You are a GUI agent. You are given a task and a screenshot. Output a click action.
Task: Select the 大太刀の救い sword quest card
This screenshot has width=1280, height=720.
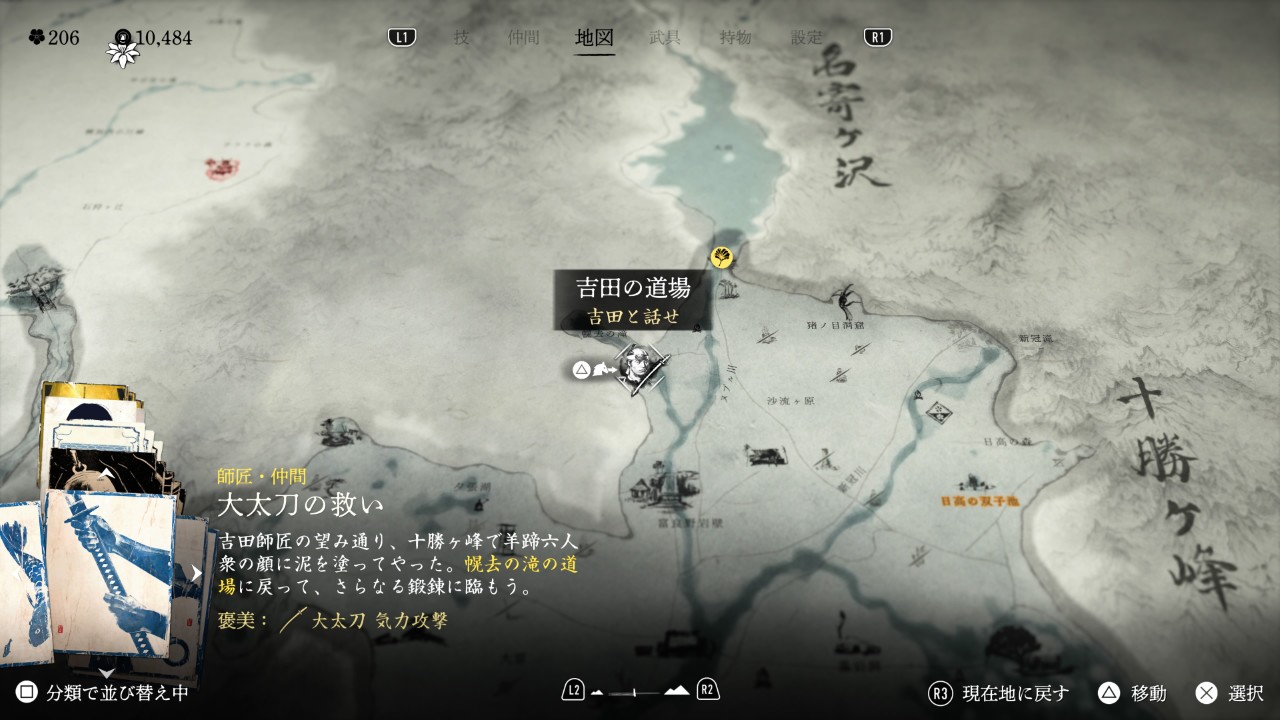pos(108,568)
